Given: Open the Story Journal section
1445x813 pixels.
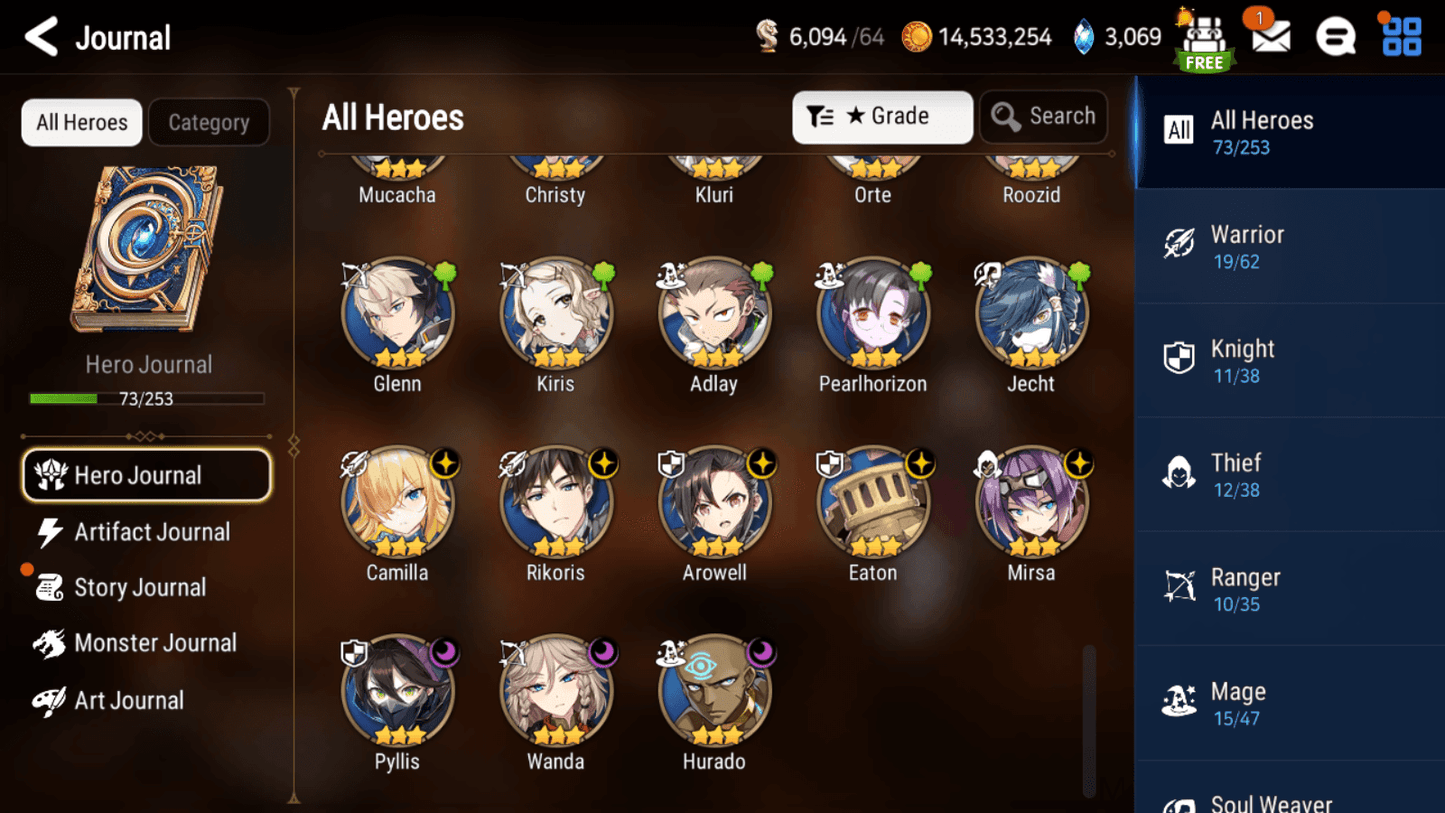Looking at the screenshot, I should 139,588.
